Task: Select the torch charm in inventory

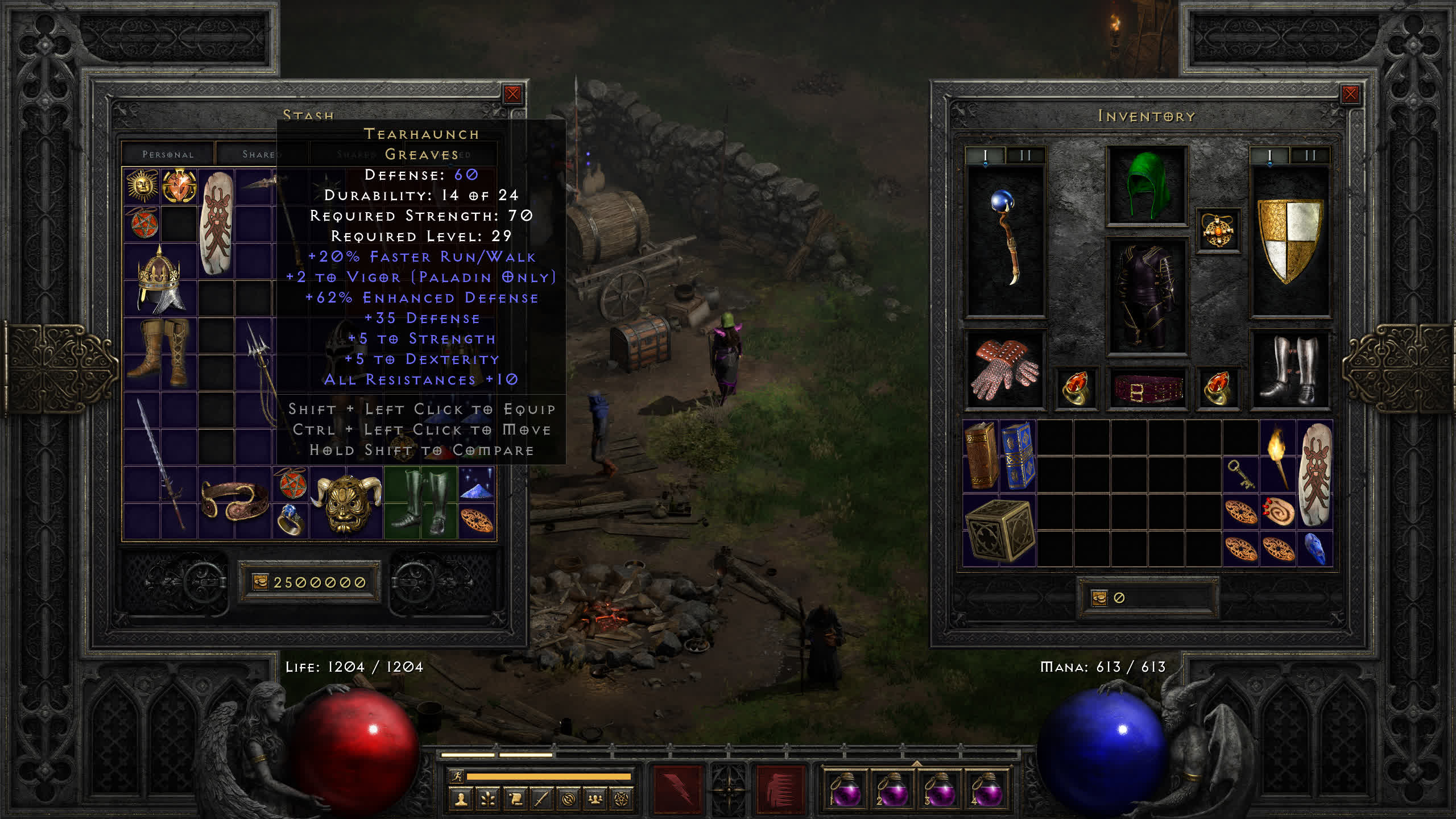Action: 1277,456
